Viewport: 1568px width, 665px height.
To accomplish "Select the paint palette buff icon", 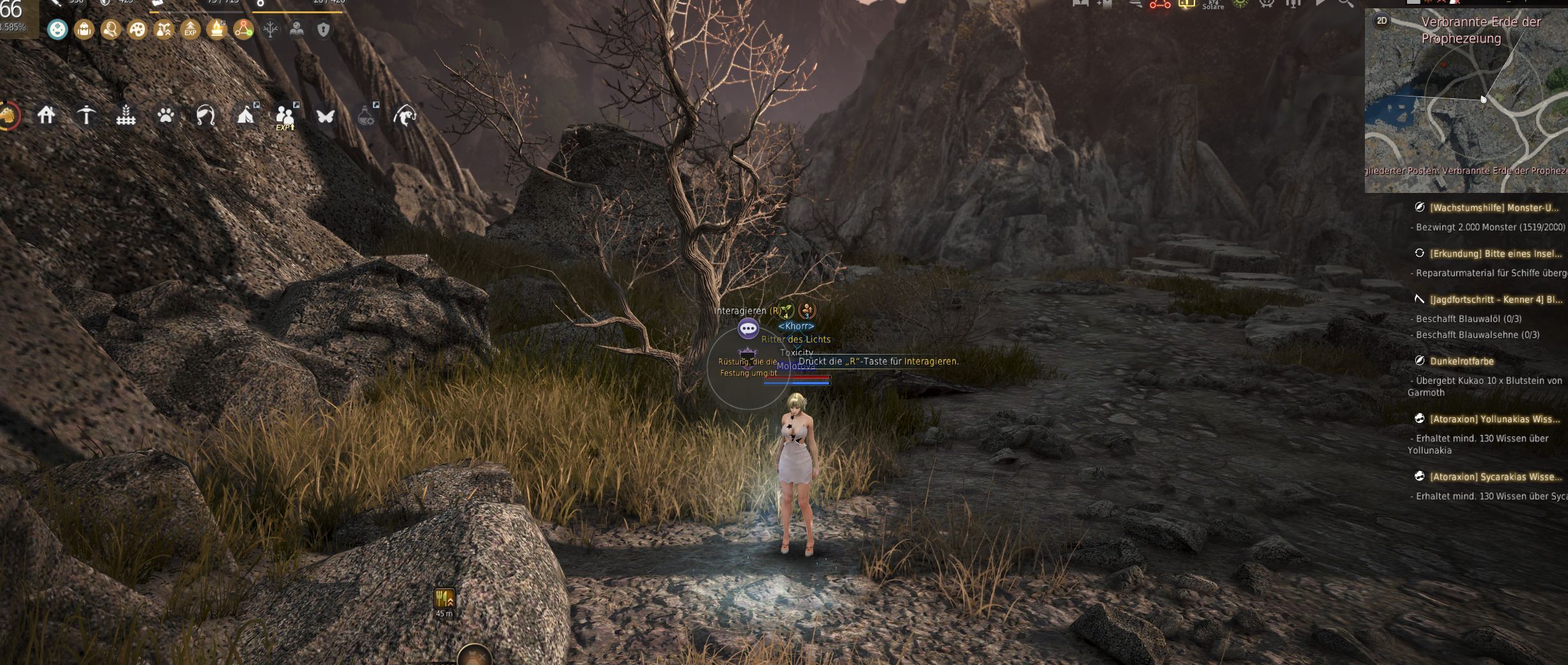I will [137, 29].
